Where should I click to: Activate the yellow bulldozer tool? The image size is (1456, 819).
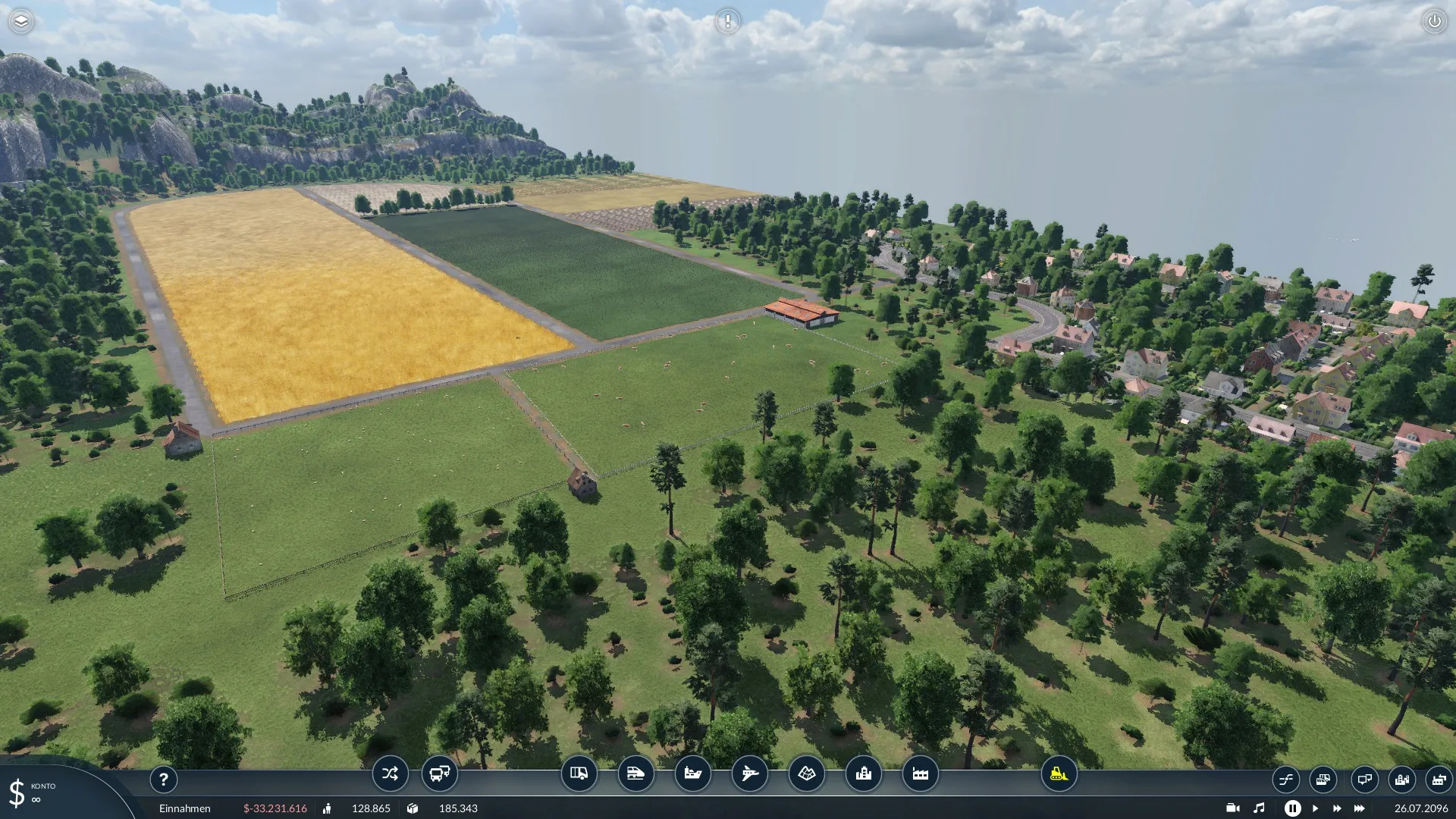(x=1059, y=773)
